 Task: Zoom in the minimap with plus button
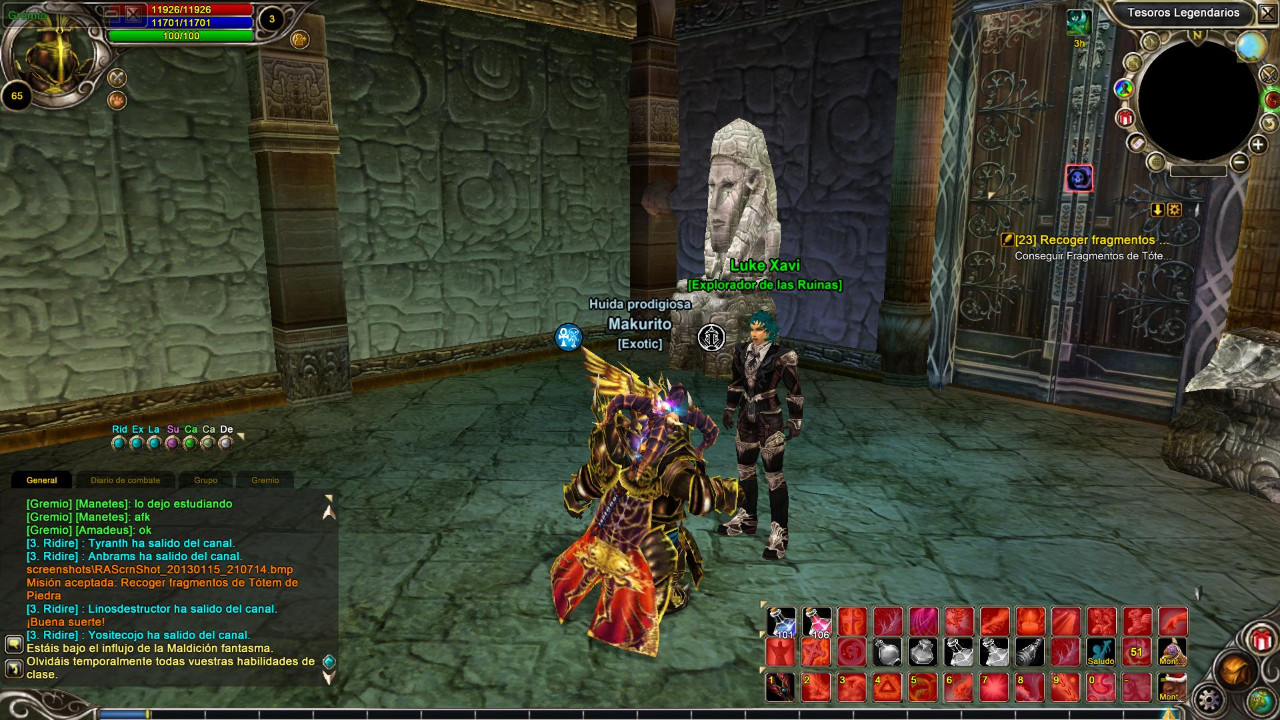(1258, 144)
